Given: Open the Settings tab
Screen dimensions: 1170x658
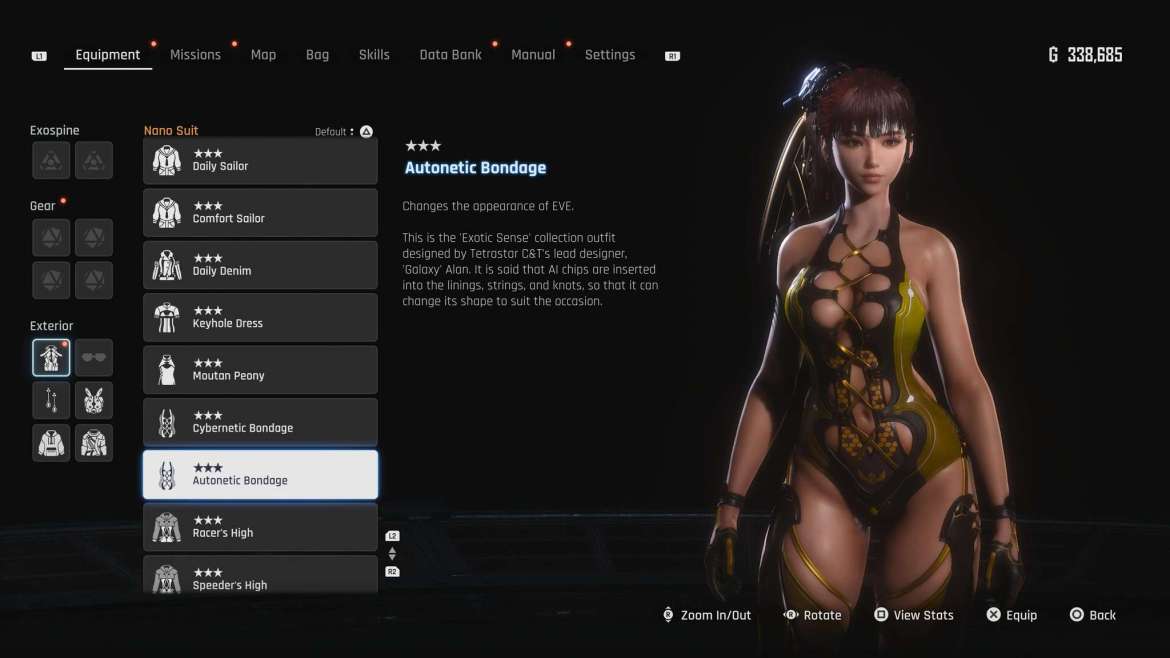Looking at the screenshot, I should (x=610, y=55).
